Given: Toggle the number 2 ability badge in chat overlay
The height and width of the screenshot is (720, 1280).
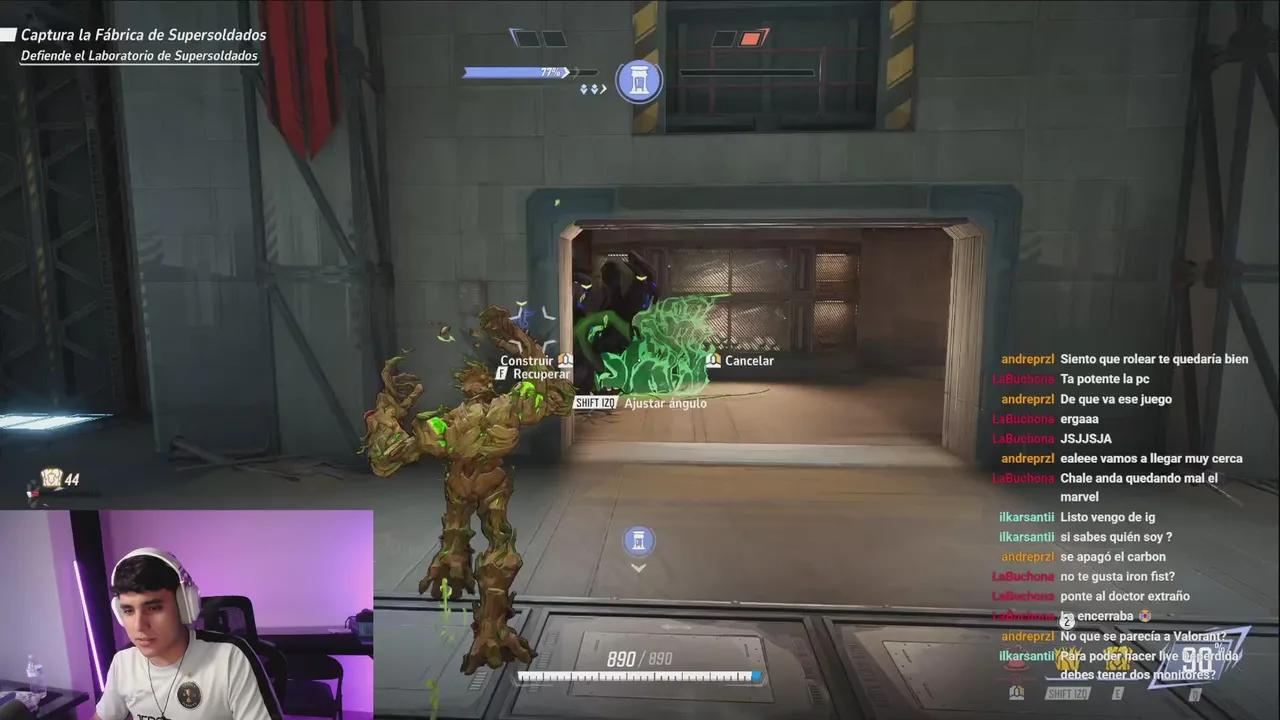Looking at the screenshot, I should pyautogui.click(x=1066, y=620).
